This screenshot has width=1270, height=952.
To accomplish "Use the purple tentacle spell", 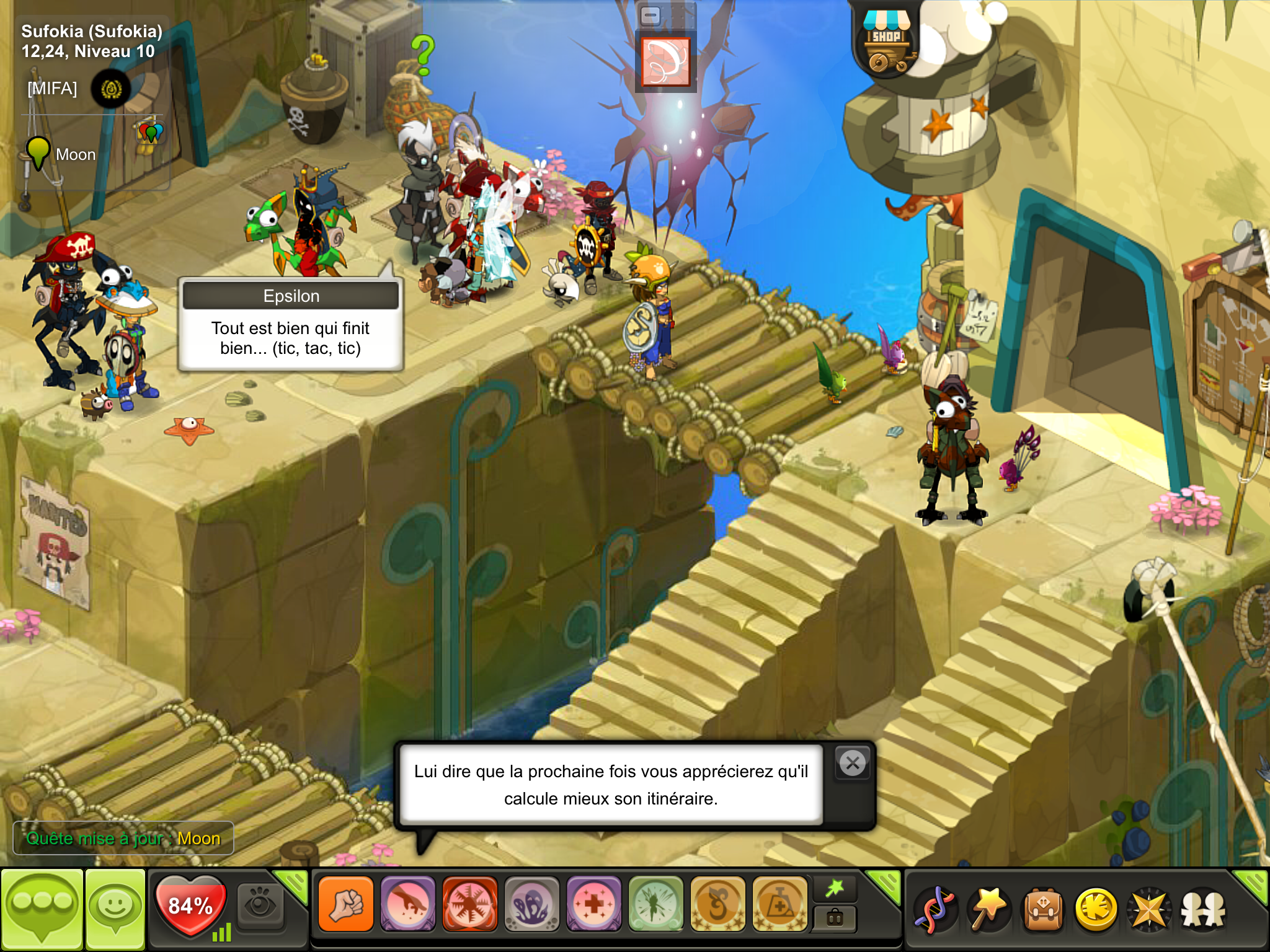I will 532,904.
